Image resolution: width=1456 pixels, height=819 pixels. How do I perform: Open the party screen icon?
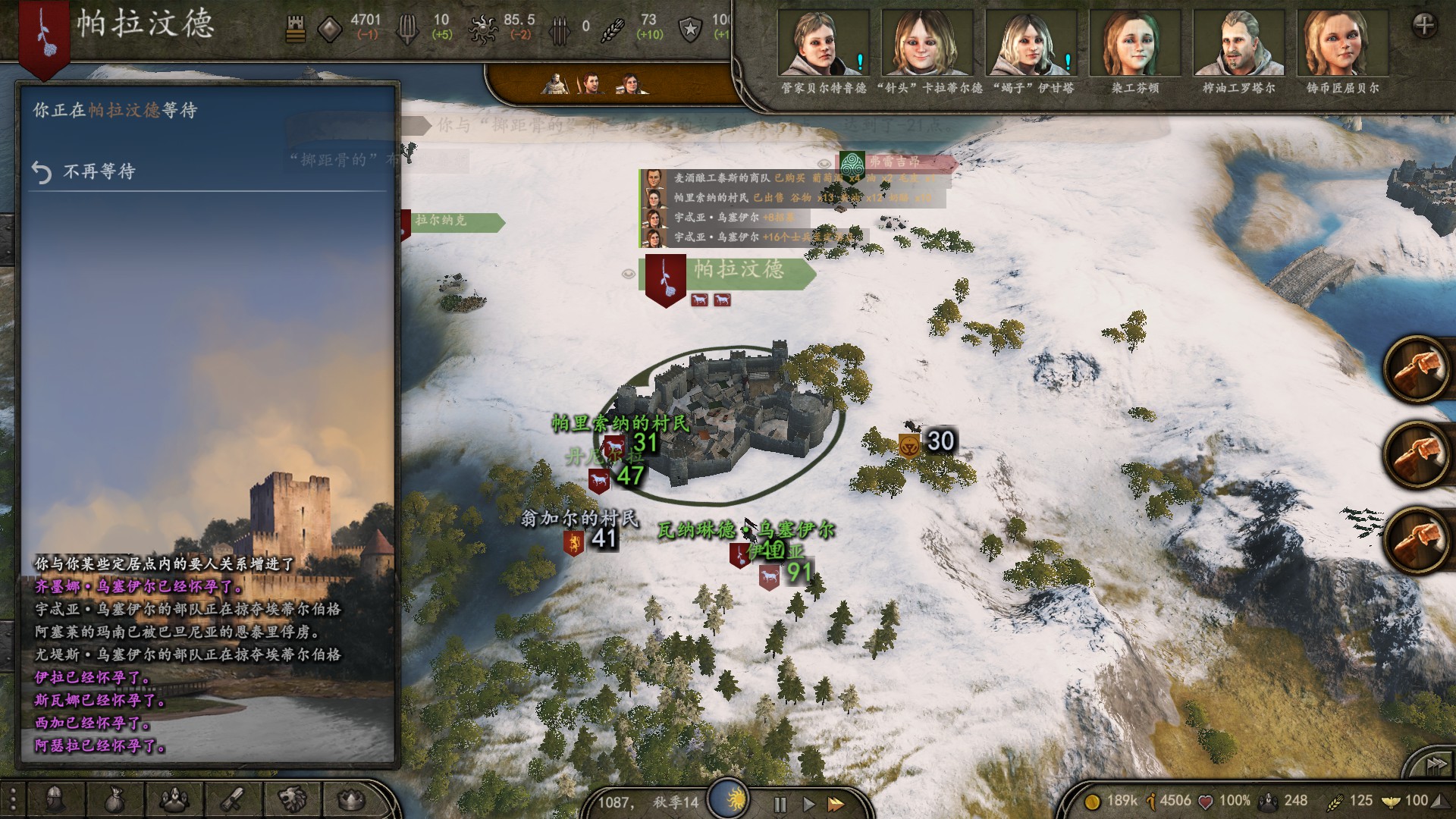tap(174, 799)
